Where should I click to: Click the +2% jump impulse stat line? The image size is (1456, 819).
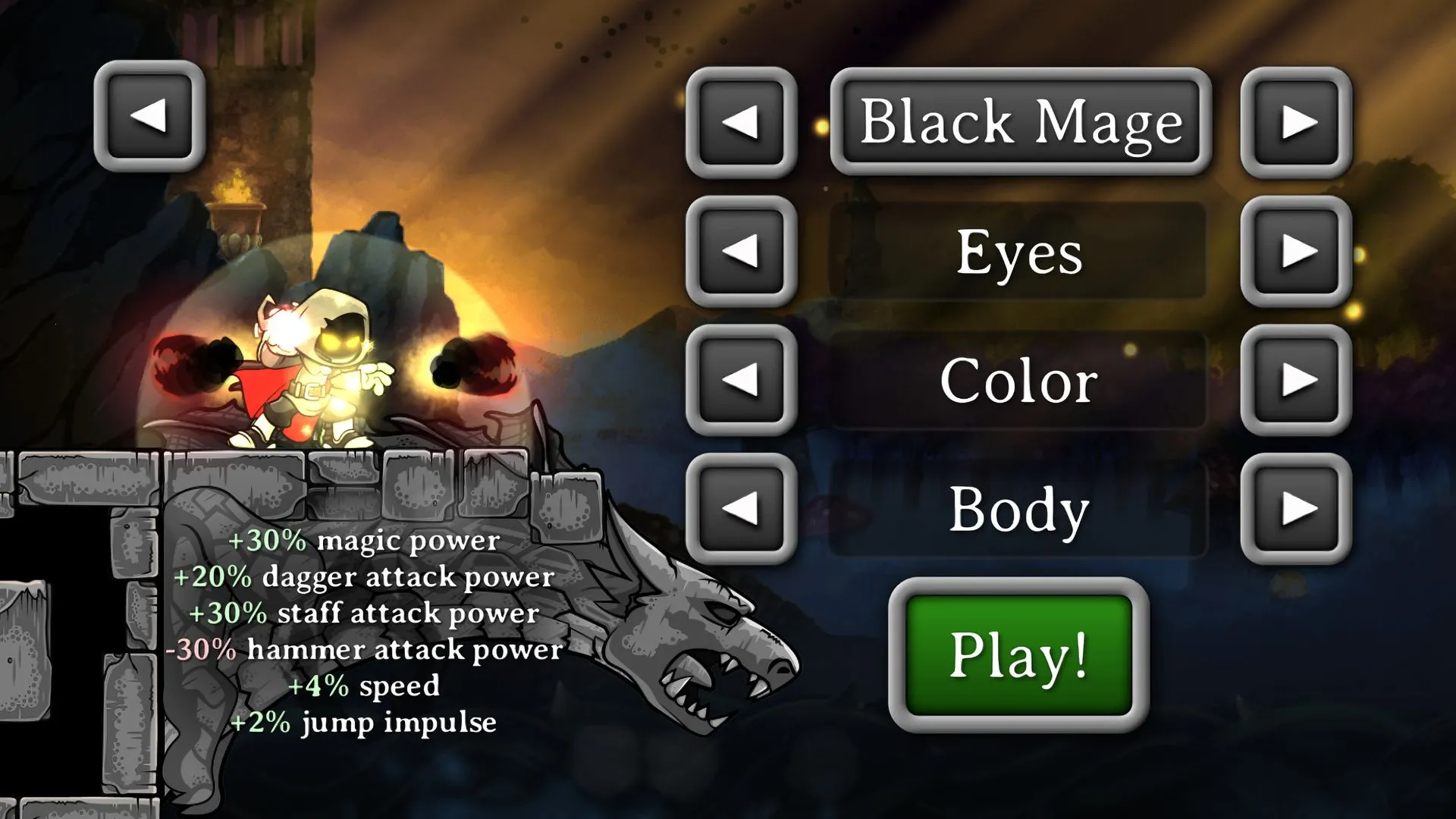tap(364, 723)
